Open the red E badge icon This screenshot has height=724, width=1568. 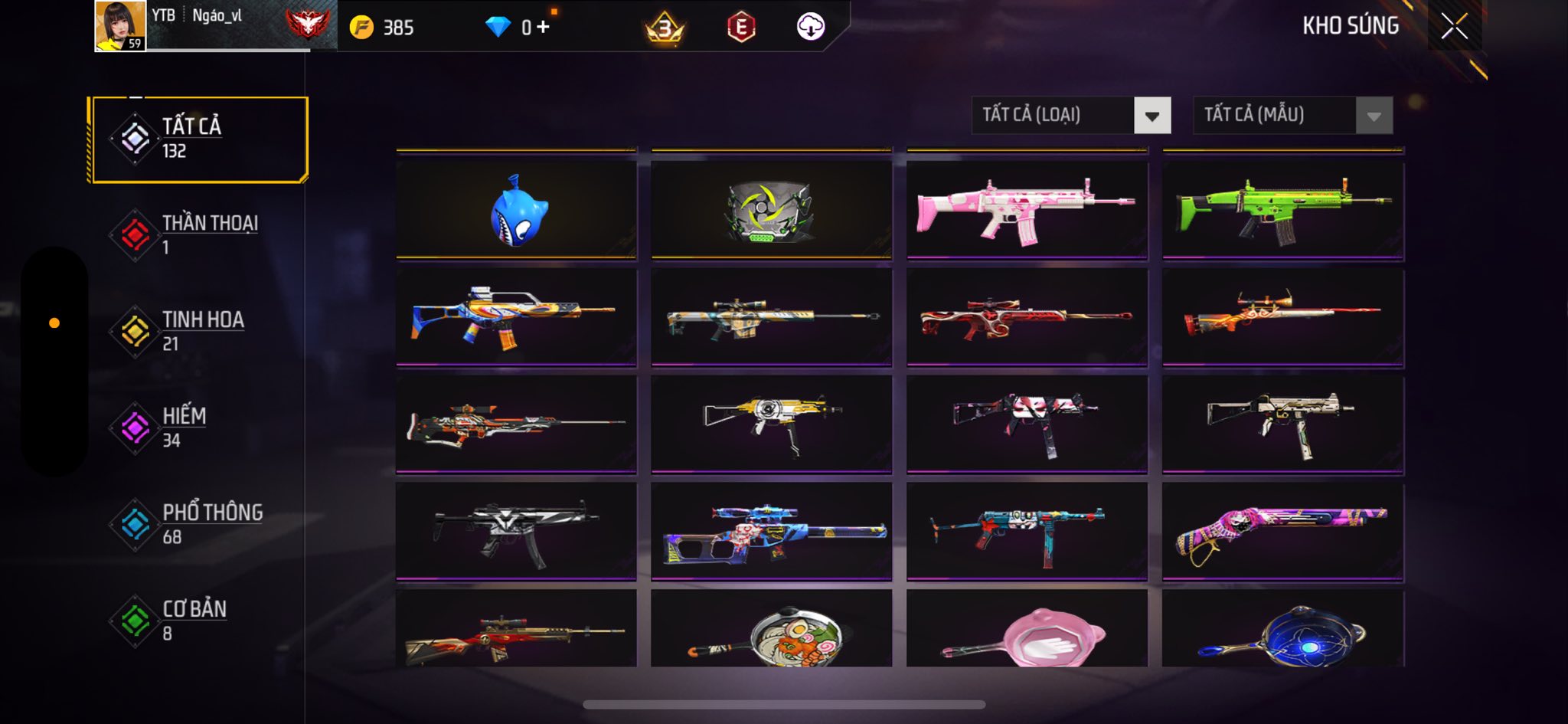pyautogui.click(x=740, y=28)
